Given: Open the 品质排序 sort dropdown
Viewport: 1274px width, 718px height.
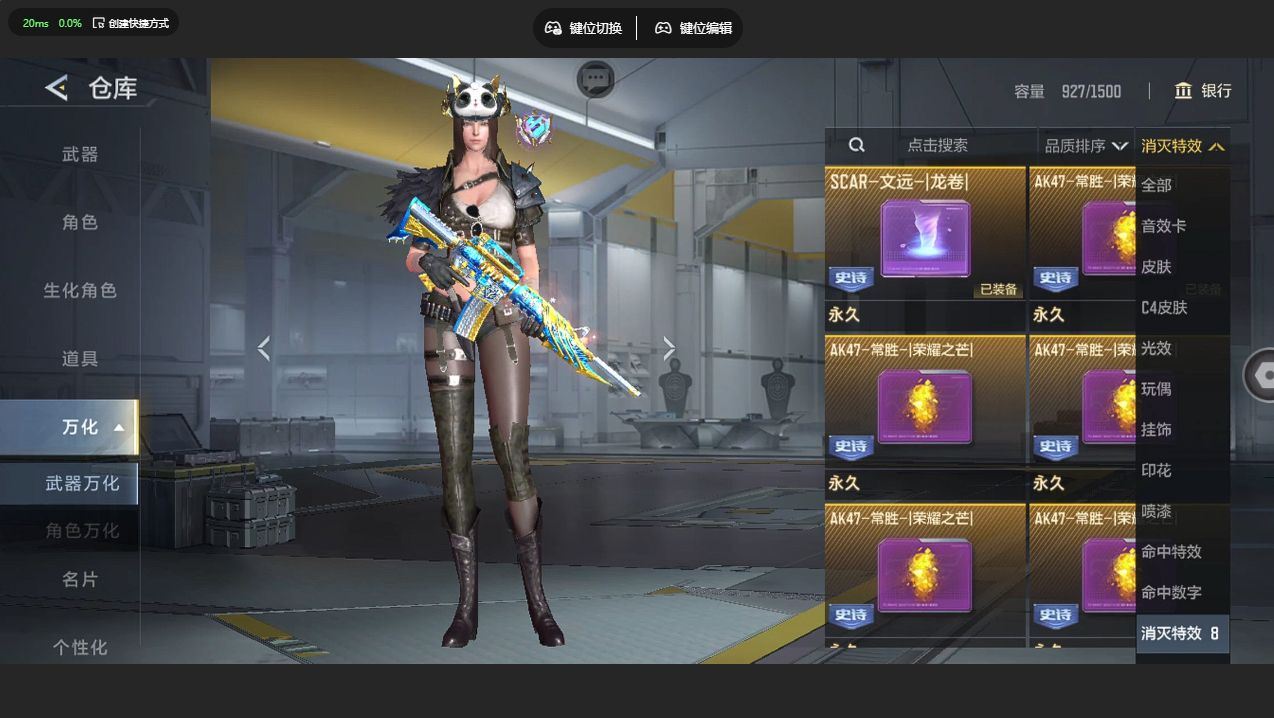Looking at the screenshot, I should [x=1086, y=146].
